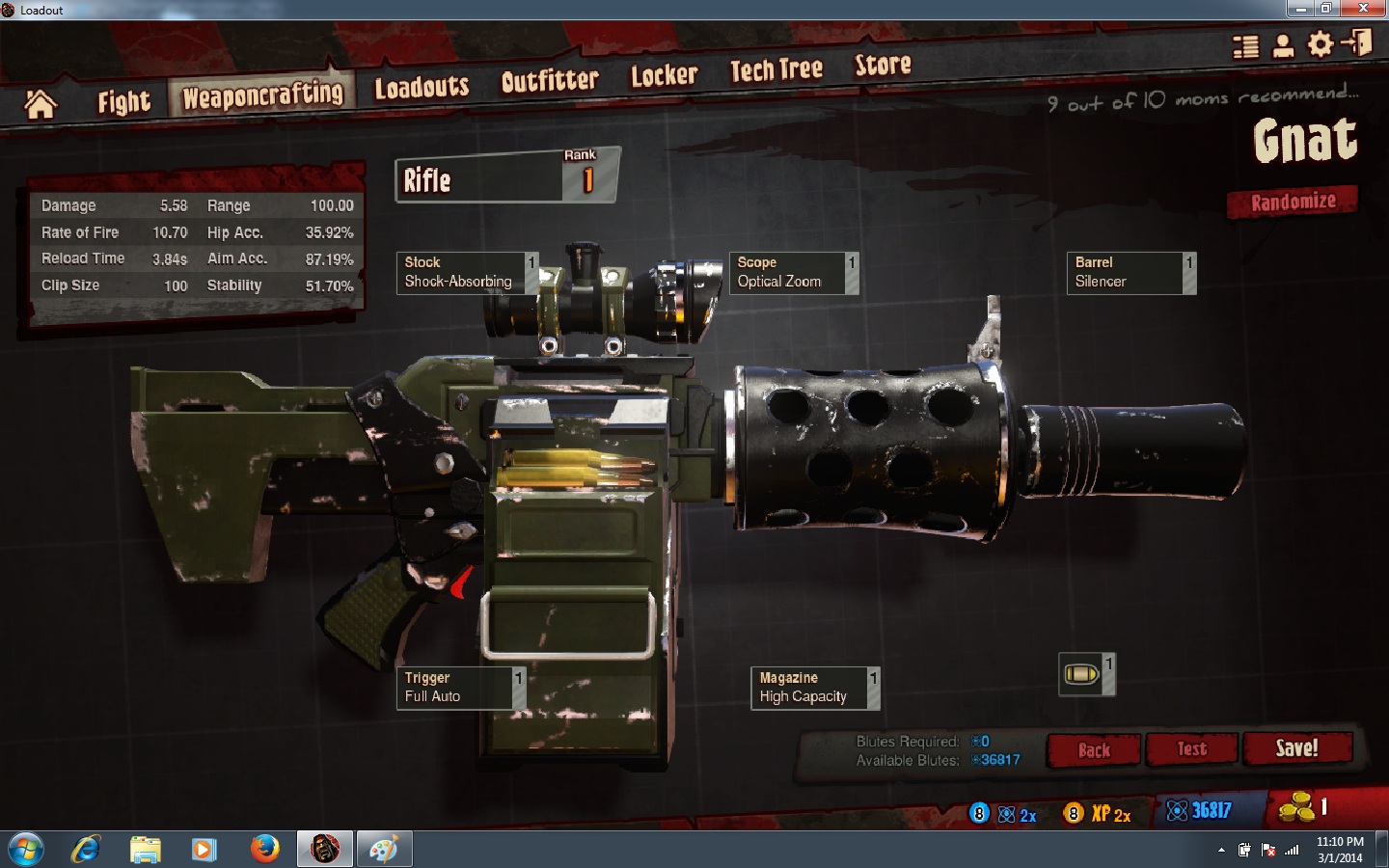Open the Loadouts tab
Image resolution: width=1389 pixels, height=868 pixels.
(422, 88)
